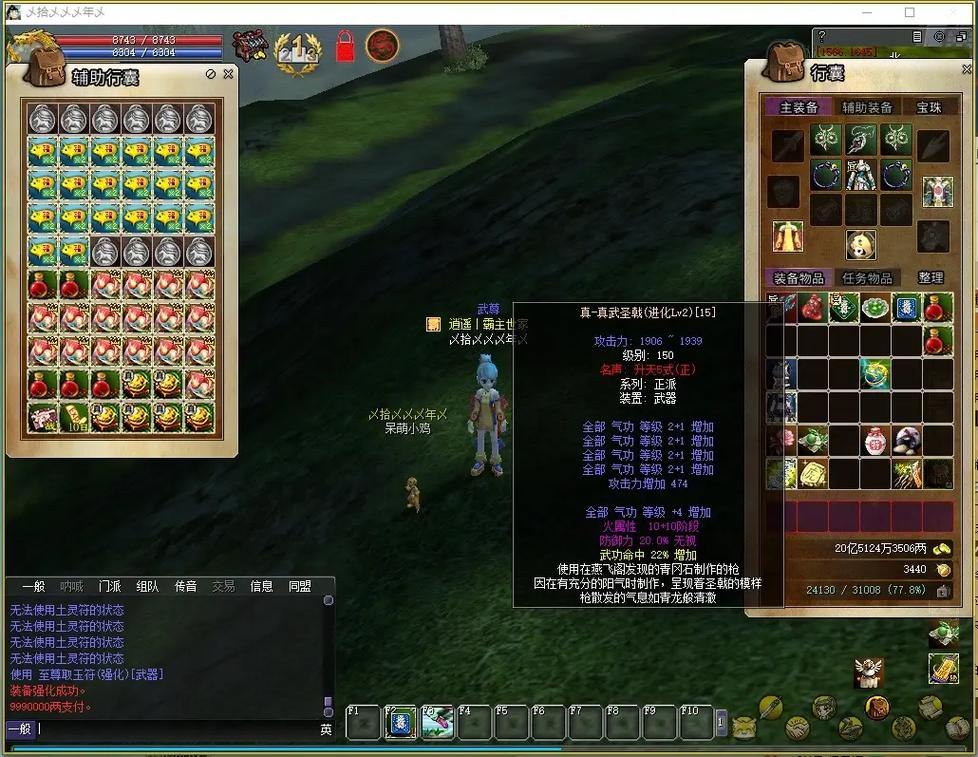Activate the F2 blue talisman hotbar slot
978x757 pixels.
tap(400, 722)
